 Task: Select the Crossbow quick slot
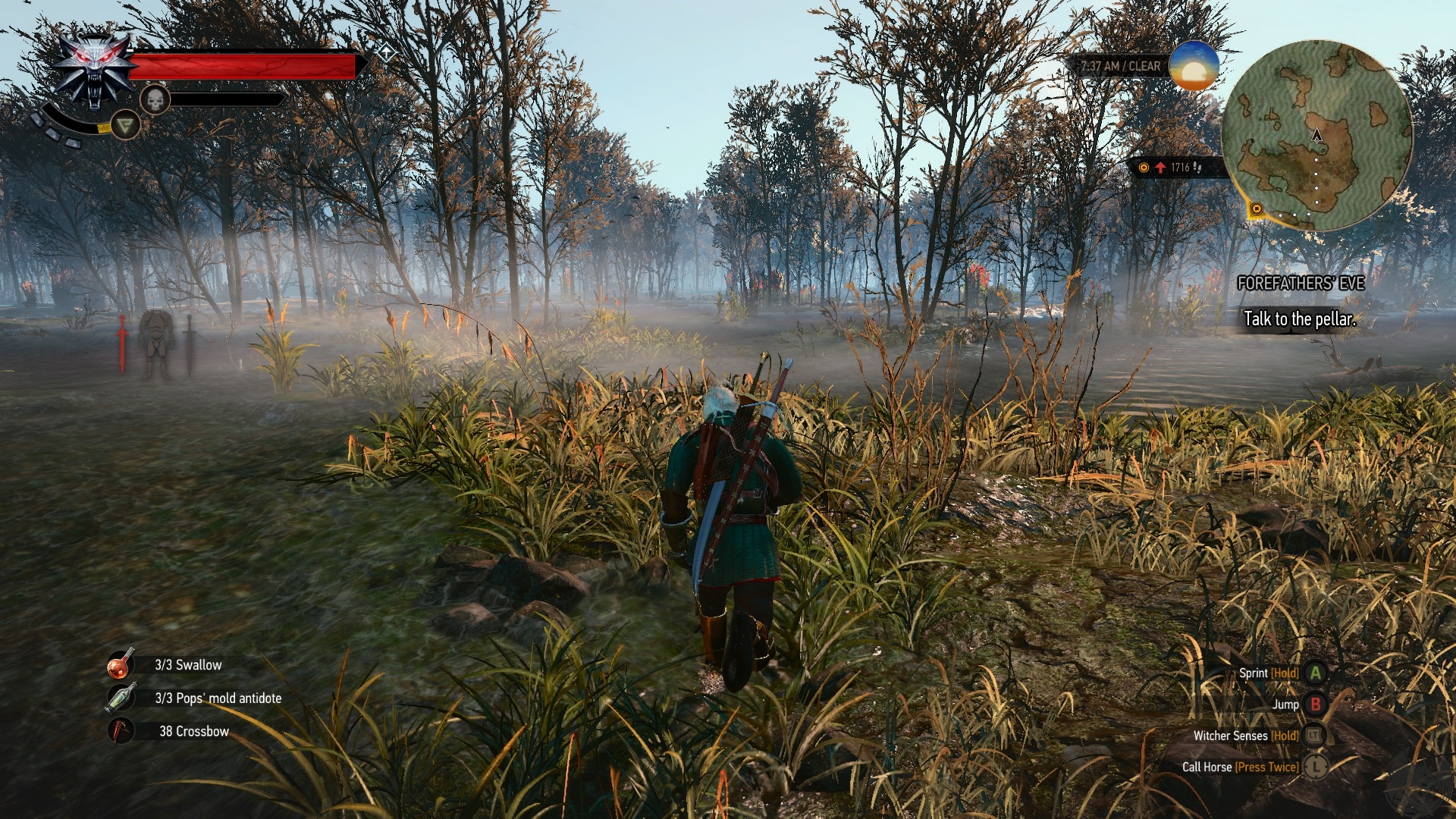coord(121,731)
